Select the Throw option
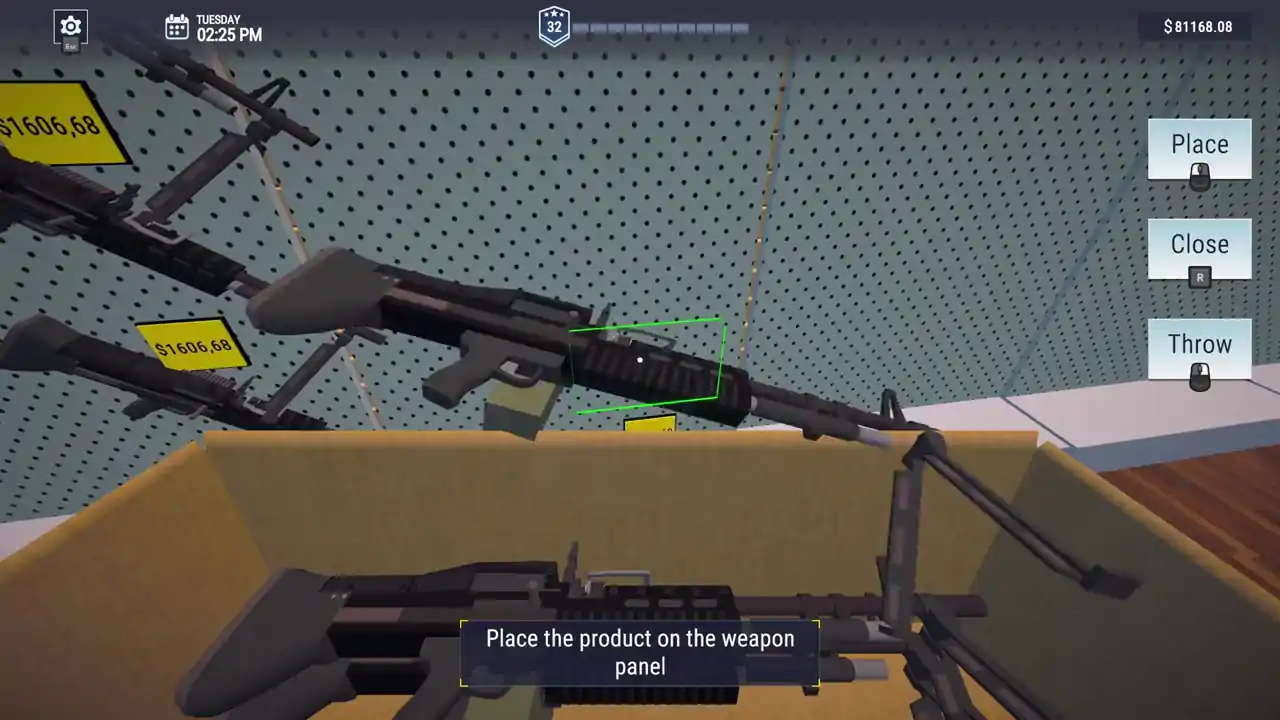Screen dimensions: 1280x720 tap(1199, 344)
